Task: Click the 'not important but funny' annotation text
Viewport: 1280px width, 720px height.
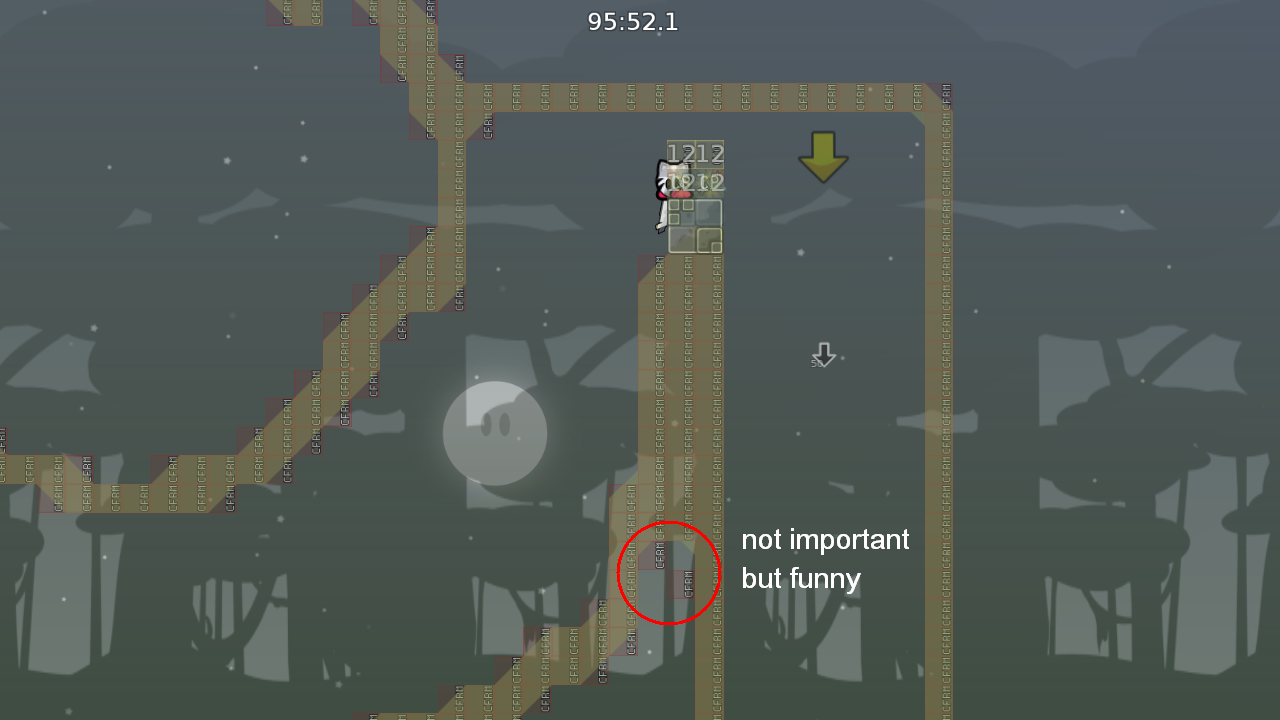Action: (x=826, y=559)
